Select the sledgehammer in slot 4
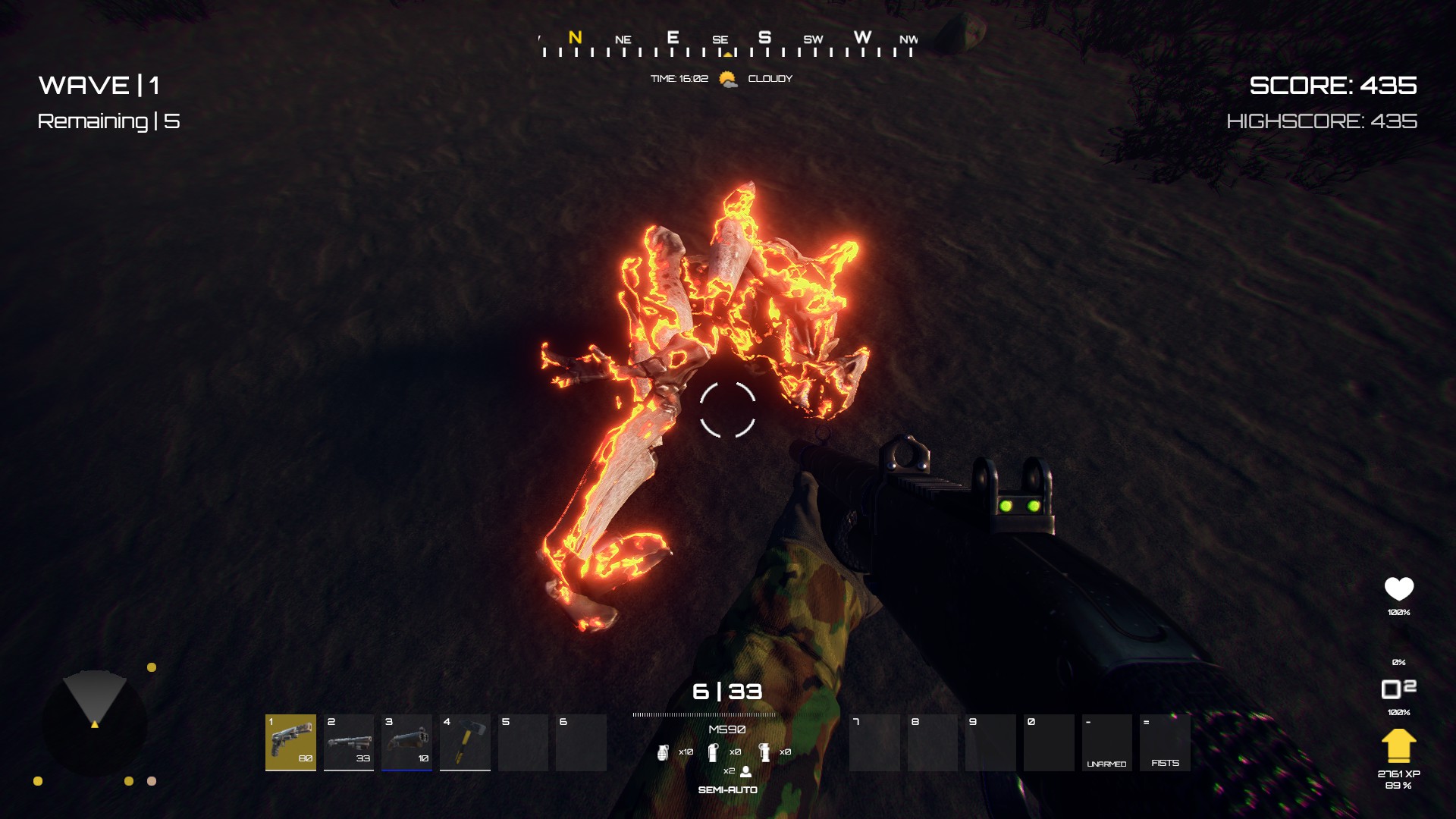The height and width of the screenshot is (819, 1456). click(x=465, y=743)
